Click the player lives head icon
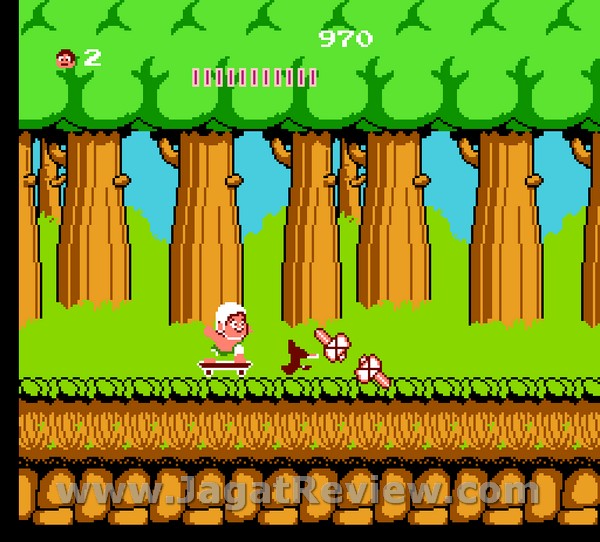 click(x=66, y=59)
